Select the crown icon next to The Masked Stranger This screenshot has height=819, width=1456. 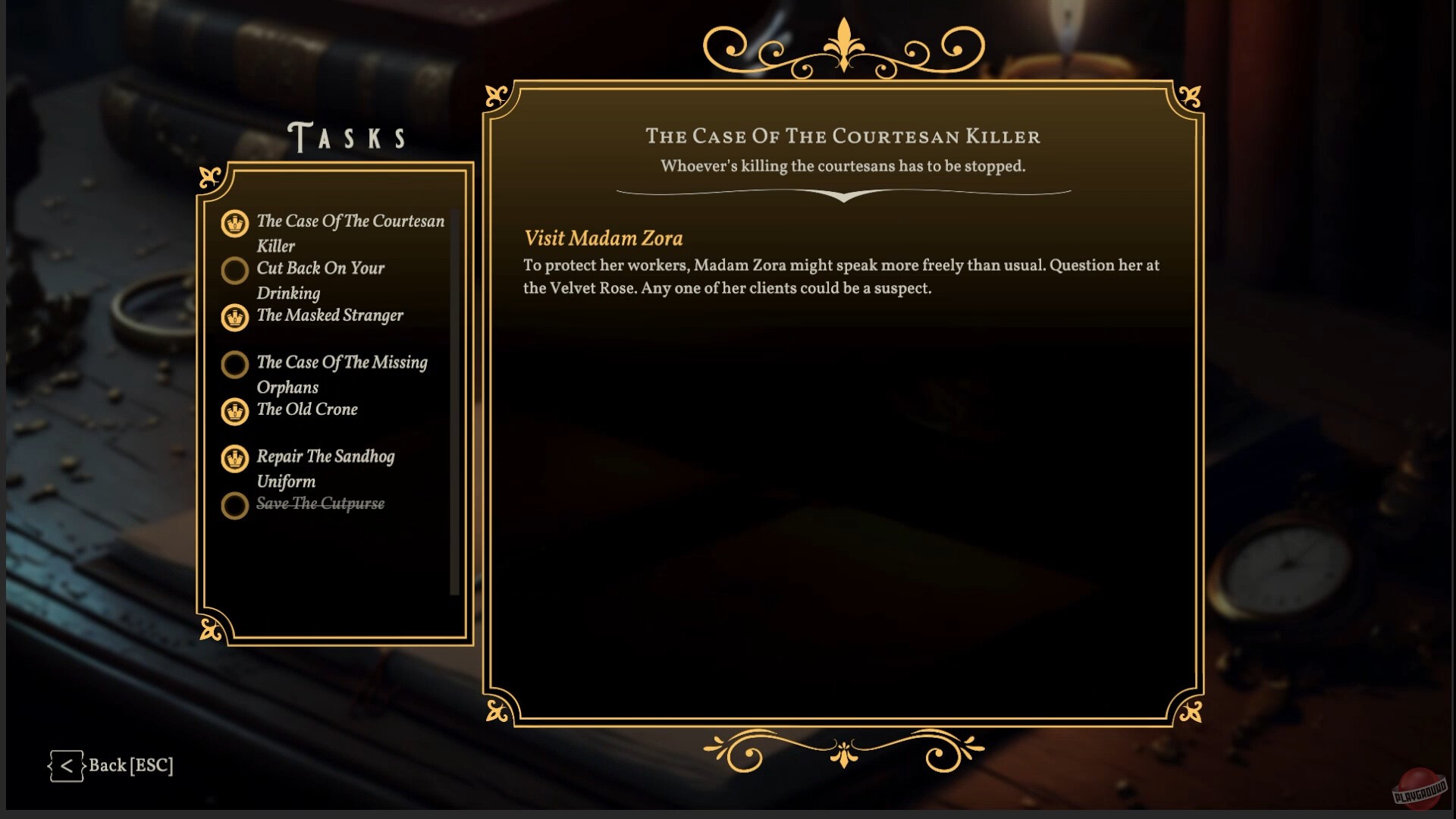tap(235, 318)
